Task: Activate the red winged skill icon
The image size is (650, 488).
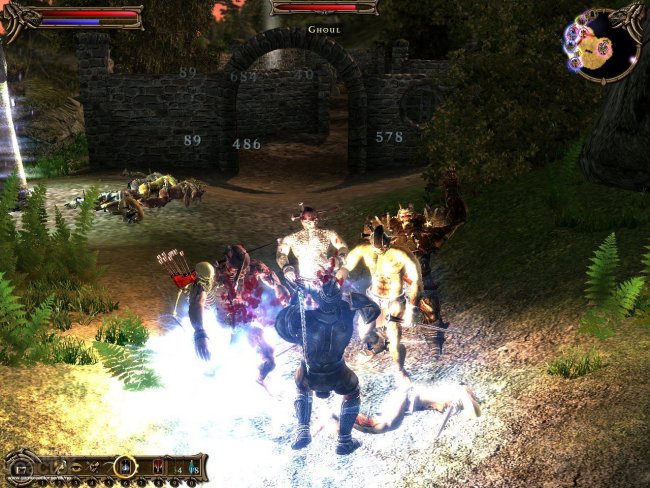Action: [157, 467]
